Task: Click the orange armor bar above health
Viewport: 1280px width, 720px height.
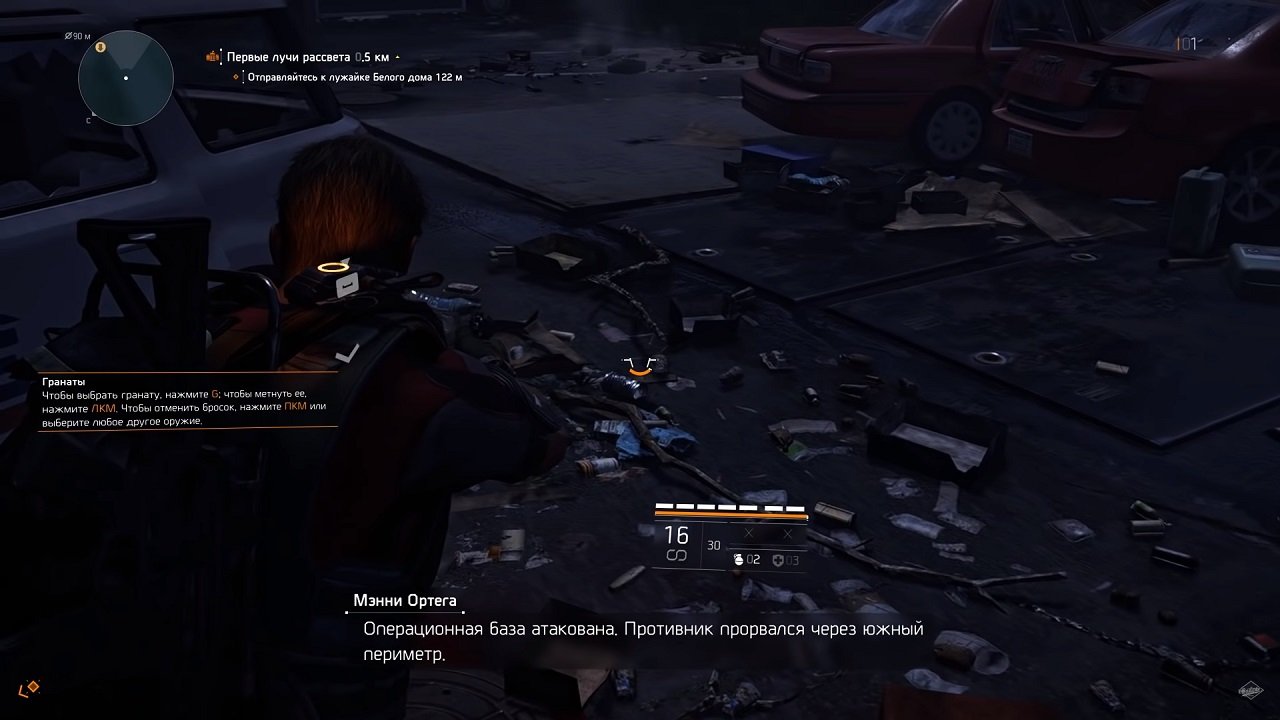Action: (x=731, y=514)
